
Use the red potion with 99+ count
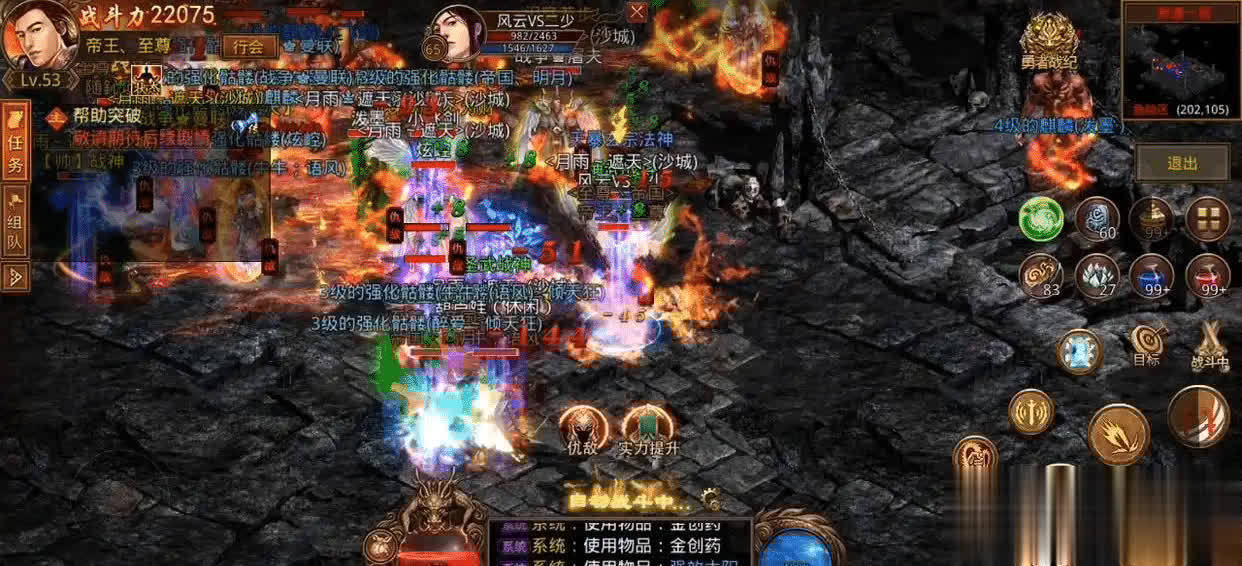click(1207, 274)
